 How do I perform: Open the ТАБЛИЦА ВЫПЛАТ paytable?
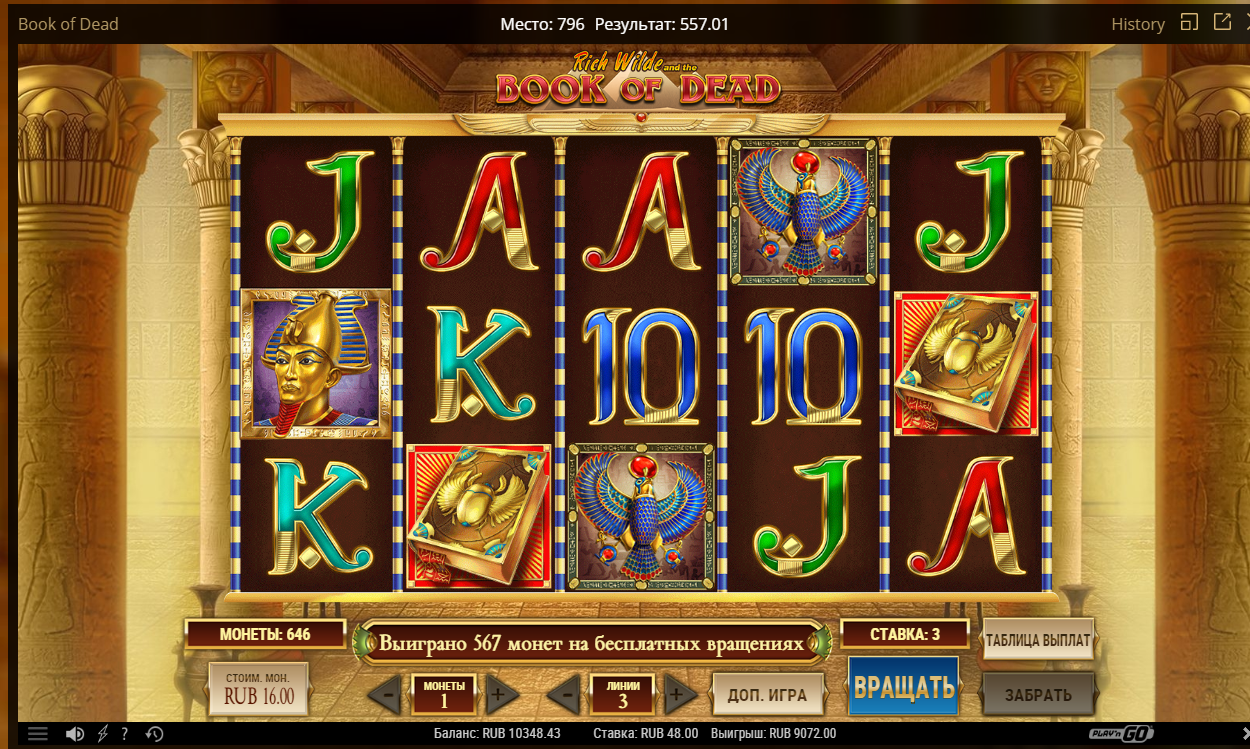tap(1038, 640)
